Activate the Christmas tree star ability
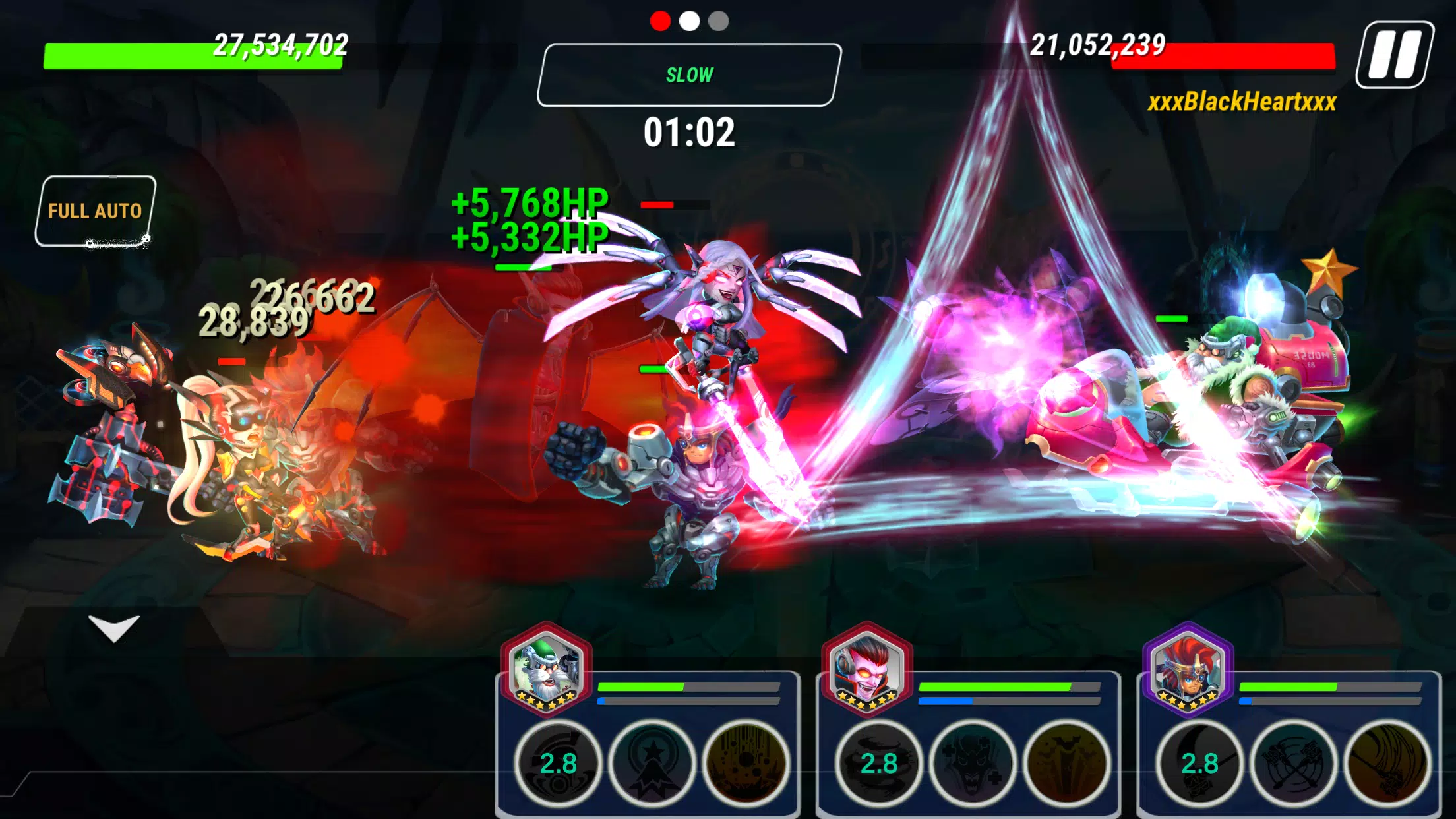Image resolution: width=1456 pixels, height=819 pixels. pyautogui.click(x=652, y=764)
